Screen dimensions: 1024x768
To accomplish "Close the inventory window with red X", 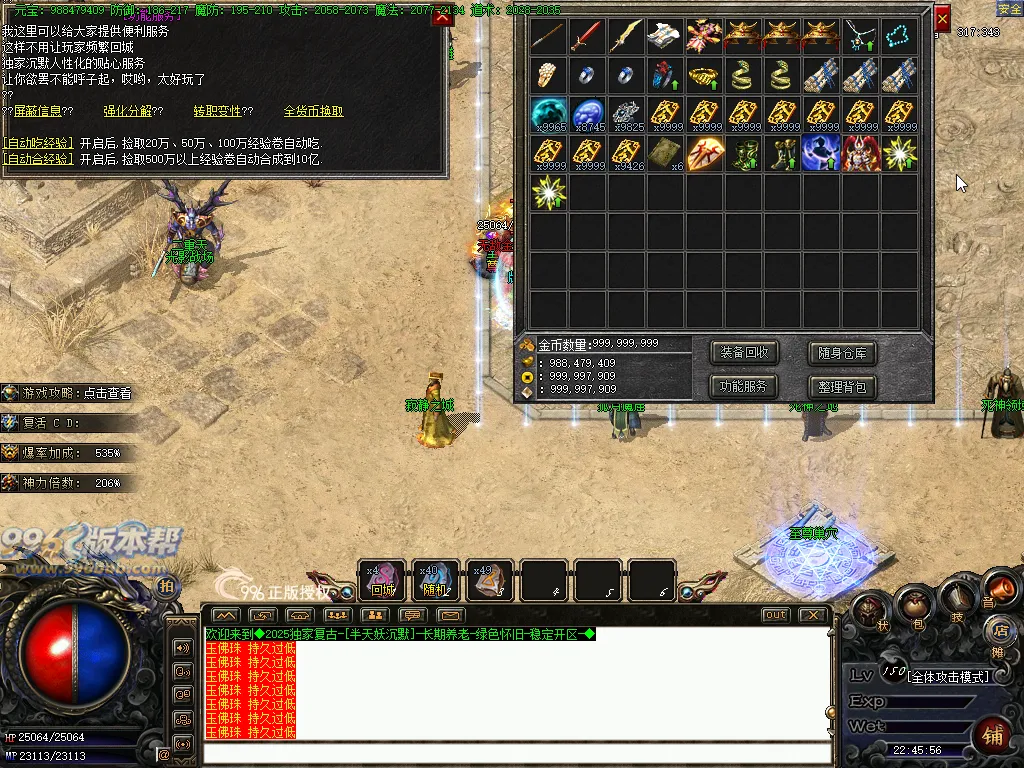I will click(942, 19).
